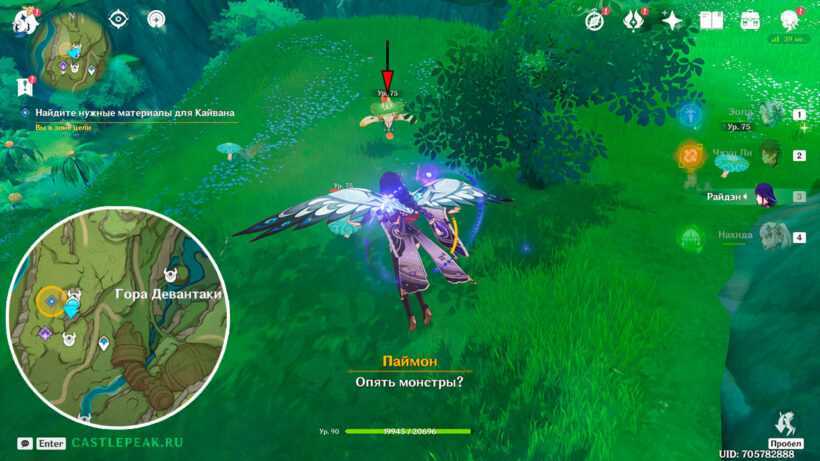The width and height of the screenshot is (820, 461).
Task: Click the circular target icon beside the minimap
Action: click(156, 18)
